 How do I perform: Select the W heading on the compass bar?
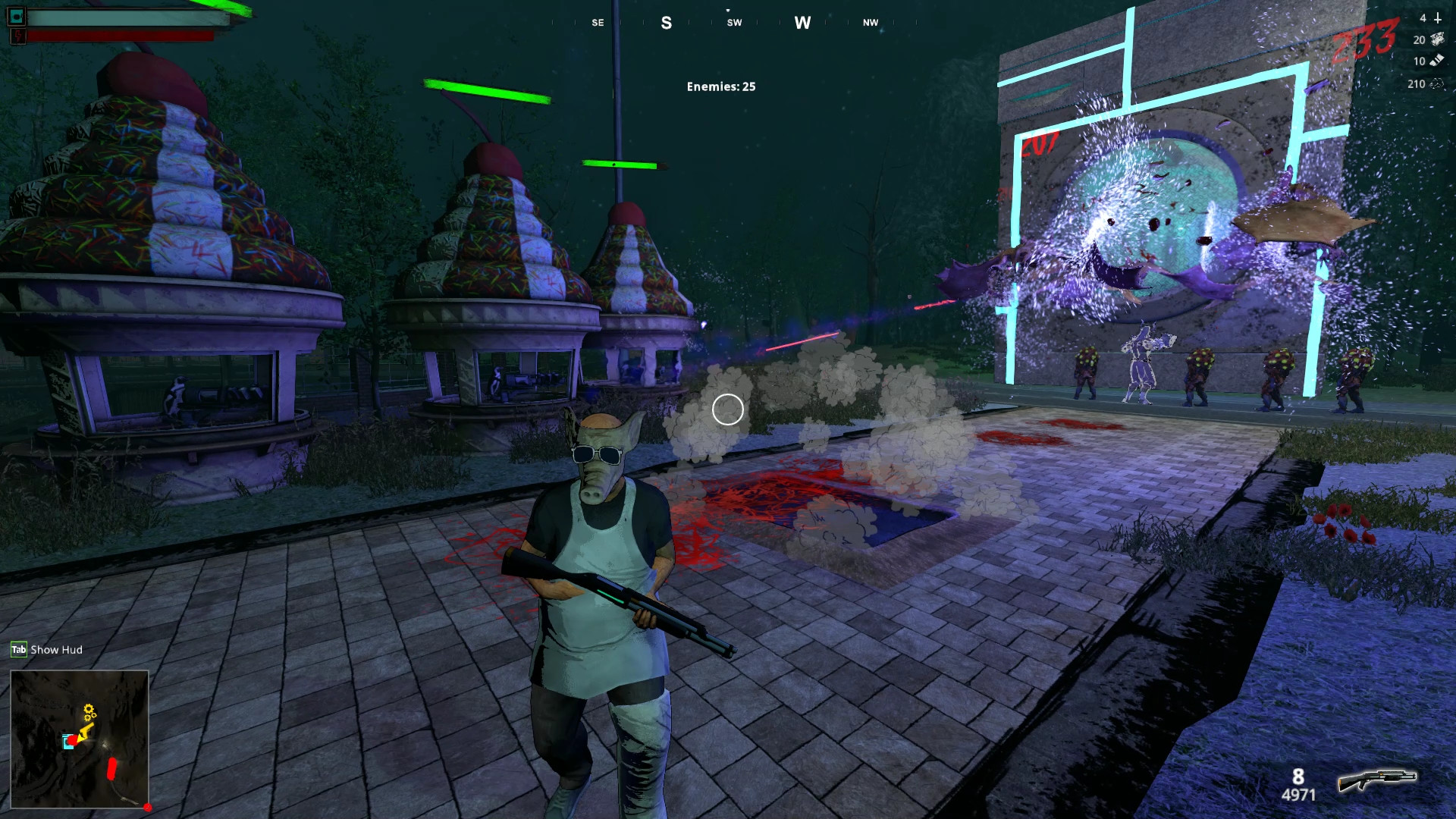pyautogui.click(x=802, y=23)
